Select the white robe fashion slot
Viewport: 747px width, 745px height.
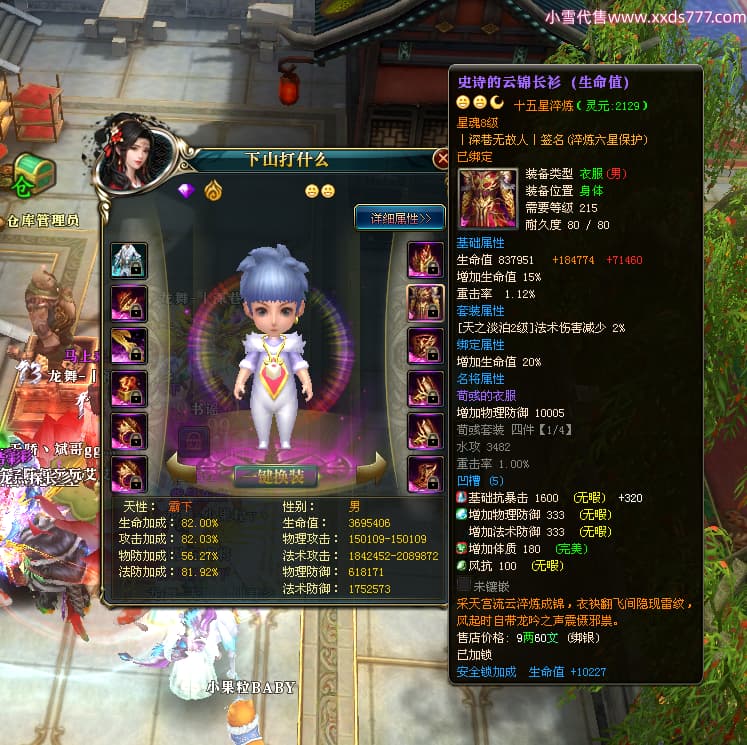129,260
